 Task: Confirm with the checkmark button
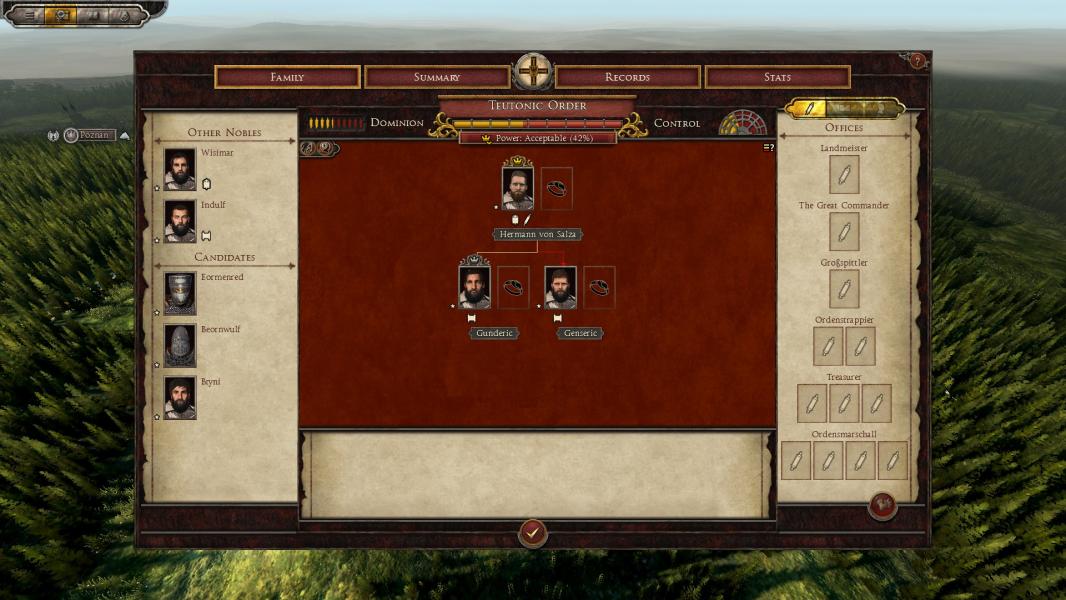pyautogui.click(x=533, y=533)
